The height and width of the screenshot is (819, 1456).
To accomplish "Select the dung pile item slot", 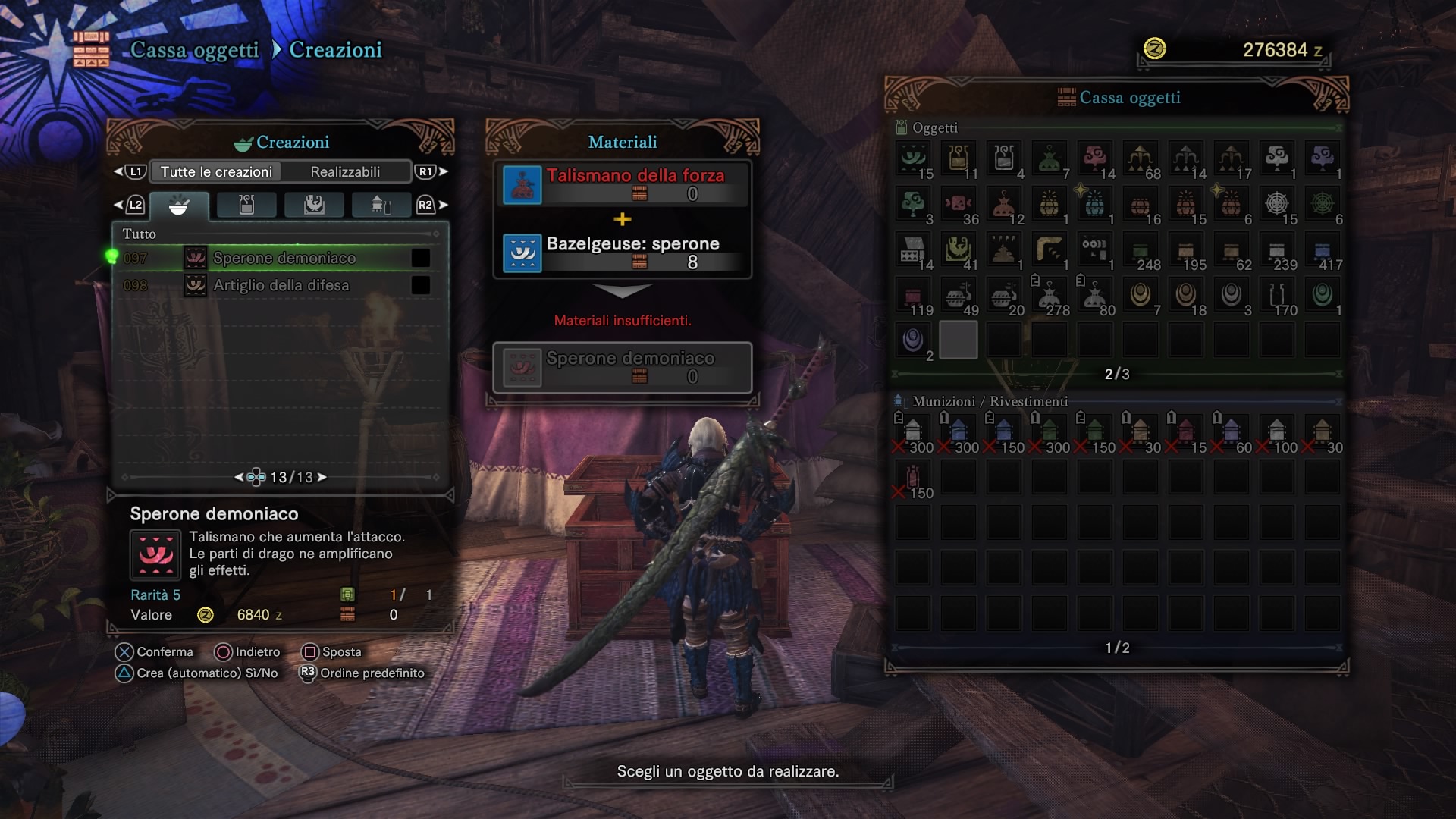I will coord(1004,249).
